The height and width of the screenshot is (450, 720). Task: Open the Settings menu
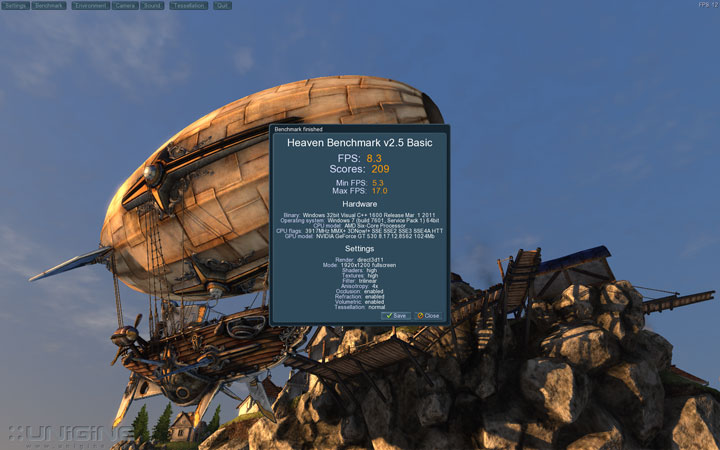coord(15,5)
